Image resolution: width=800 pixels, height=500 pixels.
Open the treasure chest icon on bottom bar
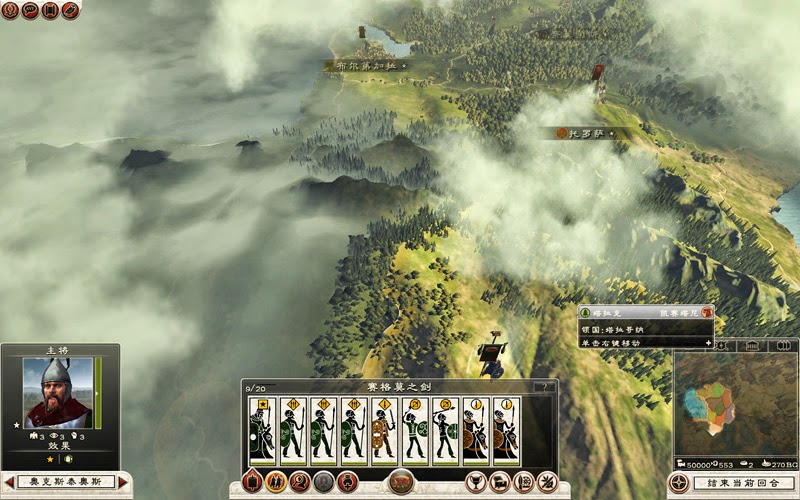pyautogui.click(x=501, y=482)
